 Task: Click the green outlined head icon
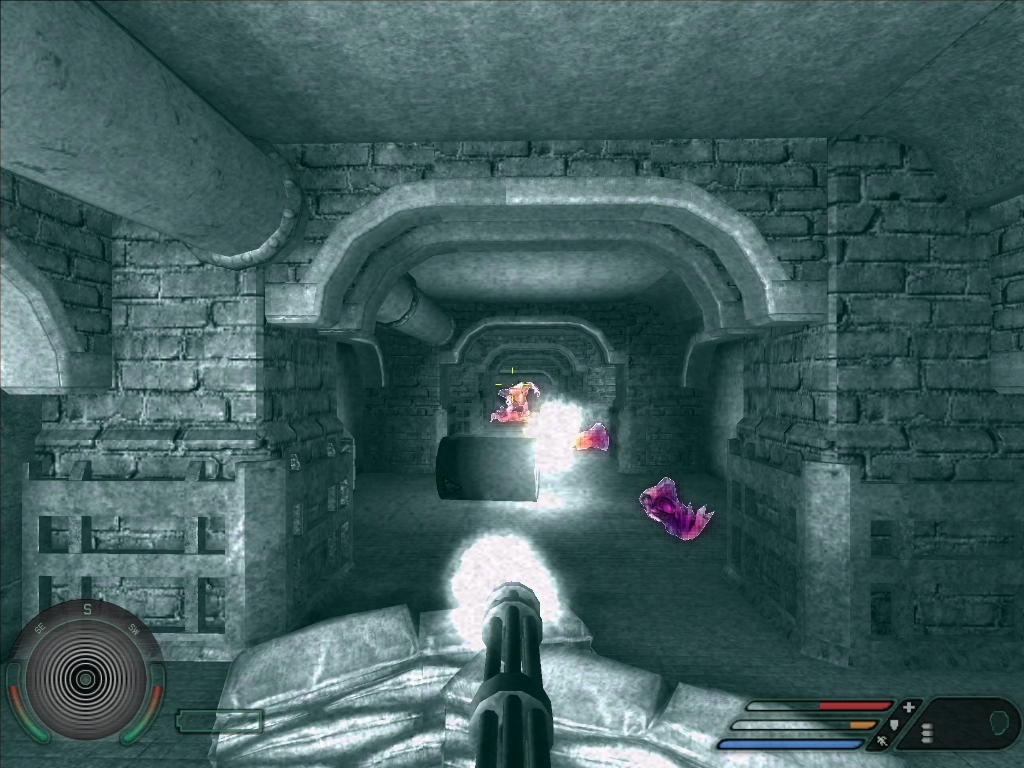[999, 722]
